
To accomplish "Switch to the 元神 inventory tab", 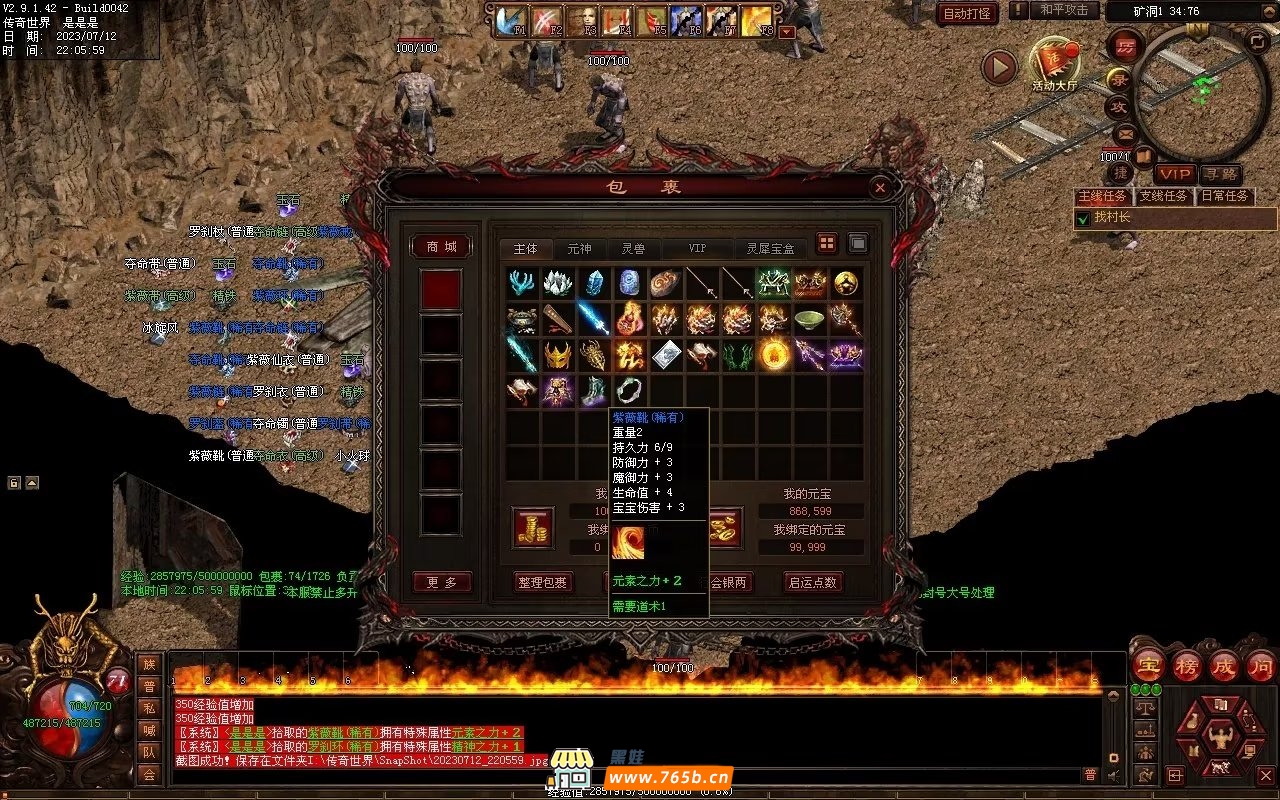I will point(579,248).
